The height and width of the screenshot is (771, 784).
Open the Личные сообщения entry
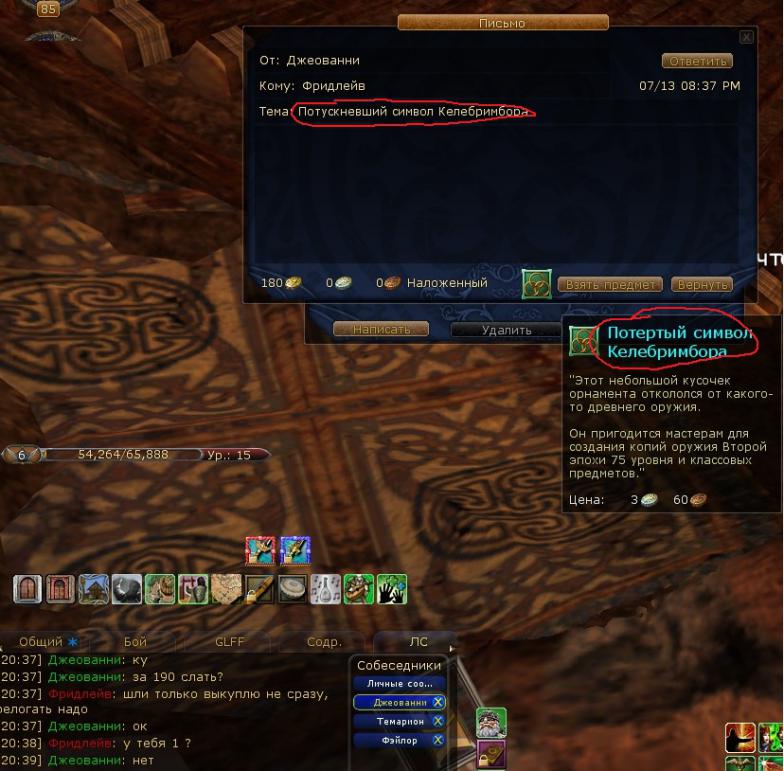(x=399, y=683)
